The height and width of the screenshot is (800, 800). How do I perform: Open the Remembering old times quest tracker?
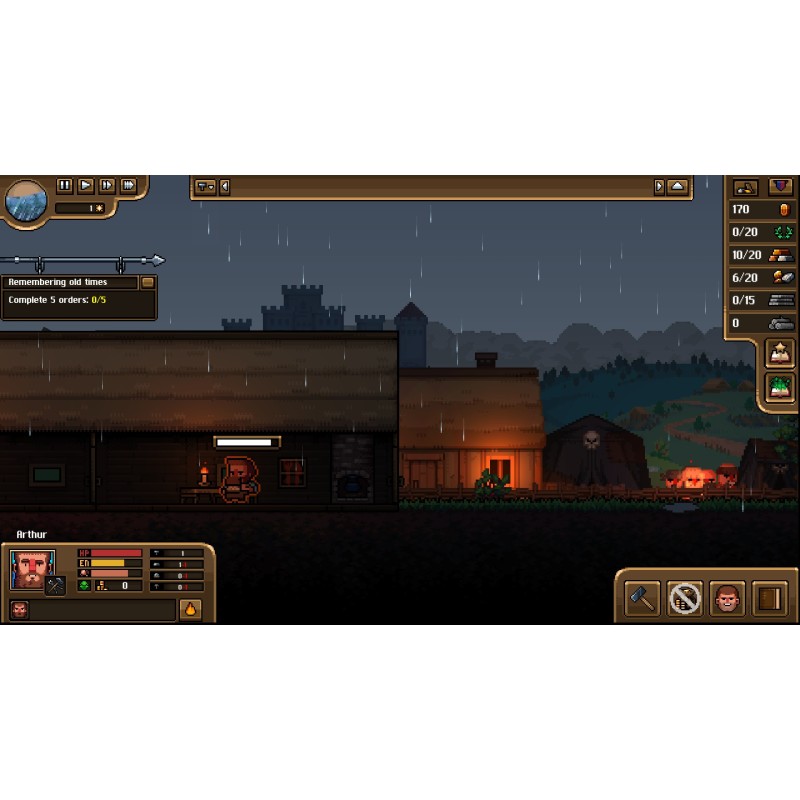pos(70,283)
